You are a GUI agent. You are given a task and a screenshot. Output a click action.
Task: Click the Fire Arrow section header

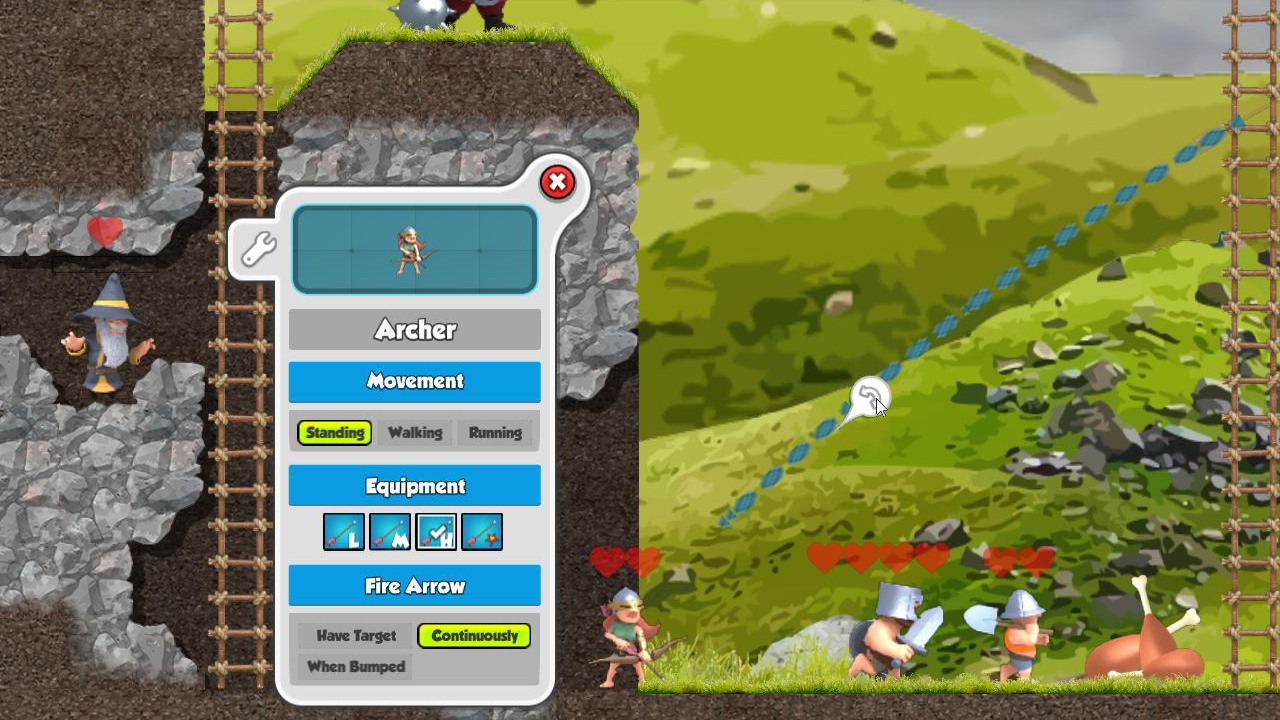(414, 585)
